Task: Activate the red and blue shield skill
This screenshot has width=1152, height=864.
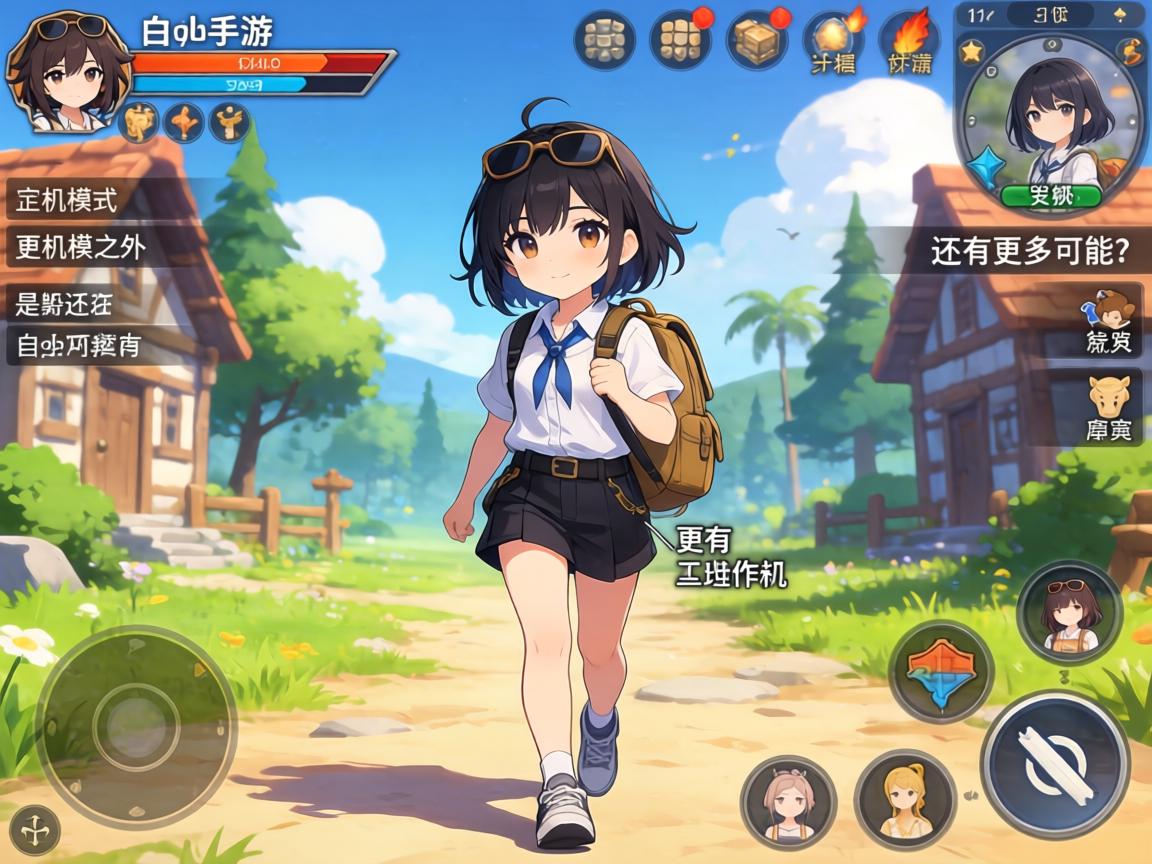Action: tap(940, 670)
